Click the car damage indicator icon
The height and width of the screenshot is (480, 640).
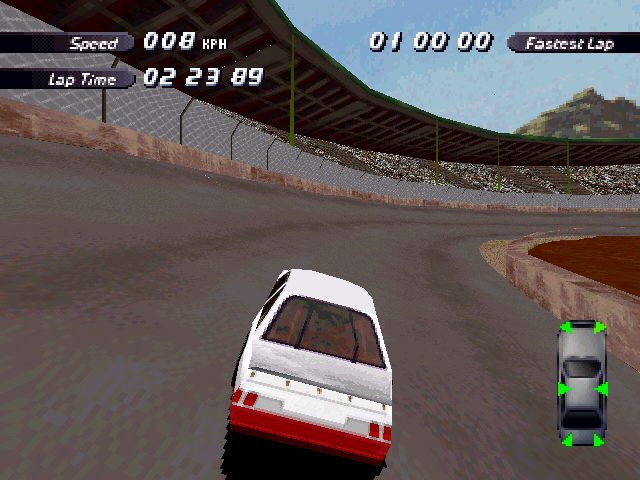tap(582, 384)
